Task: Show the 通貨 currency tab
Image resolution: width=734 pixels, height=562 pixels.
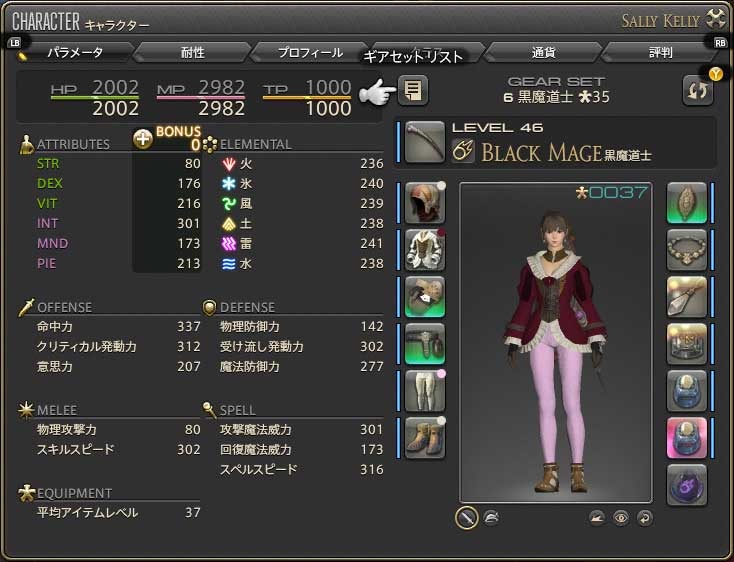Action: pyautogui.click(x=543, y=52)
